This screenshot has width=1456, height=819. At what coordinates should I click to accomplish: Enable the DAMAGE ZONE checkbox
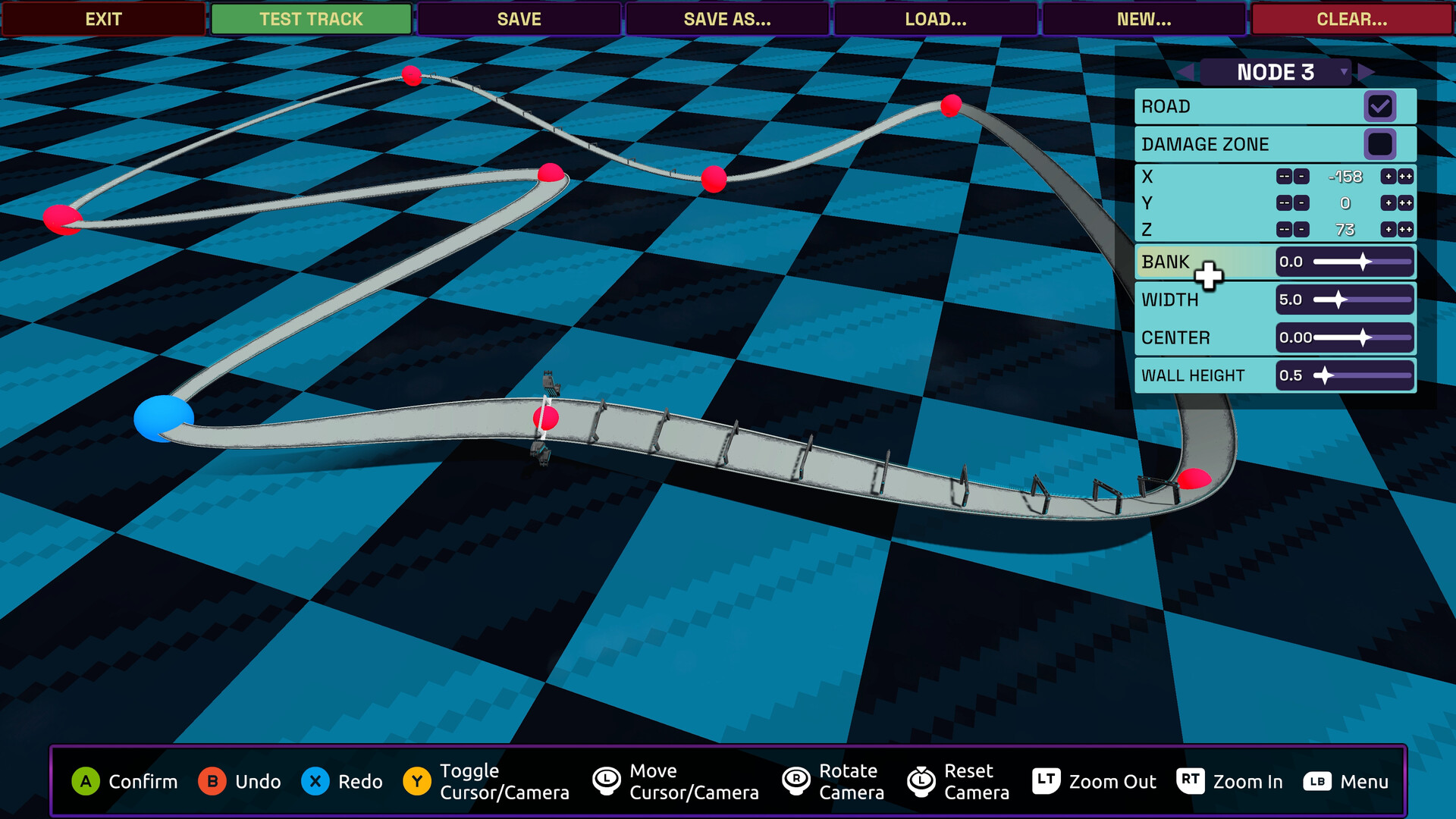tap(1380, 143)
